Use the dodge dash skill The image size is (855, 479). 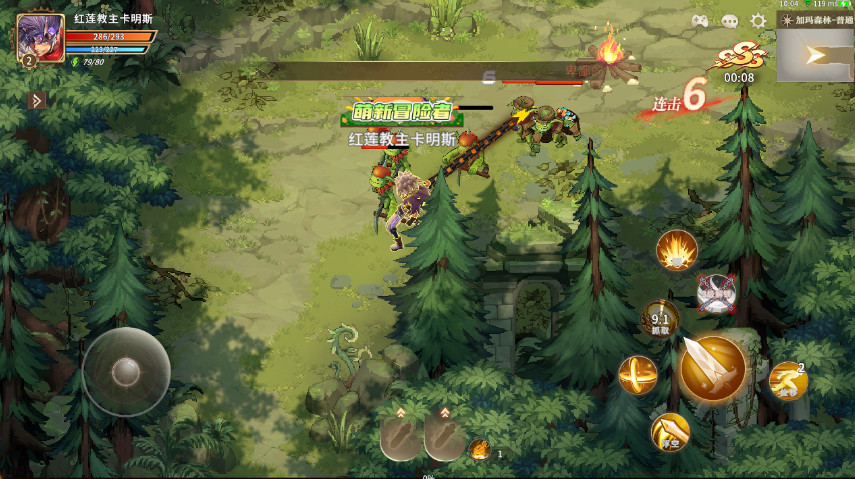[788, 381]
